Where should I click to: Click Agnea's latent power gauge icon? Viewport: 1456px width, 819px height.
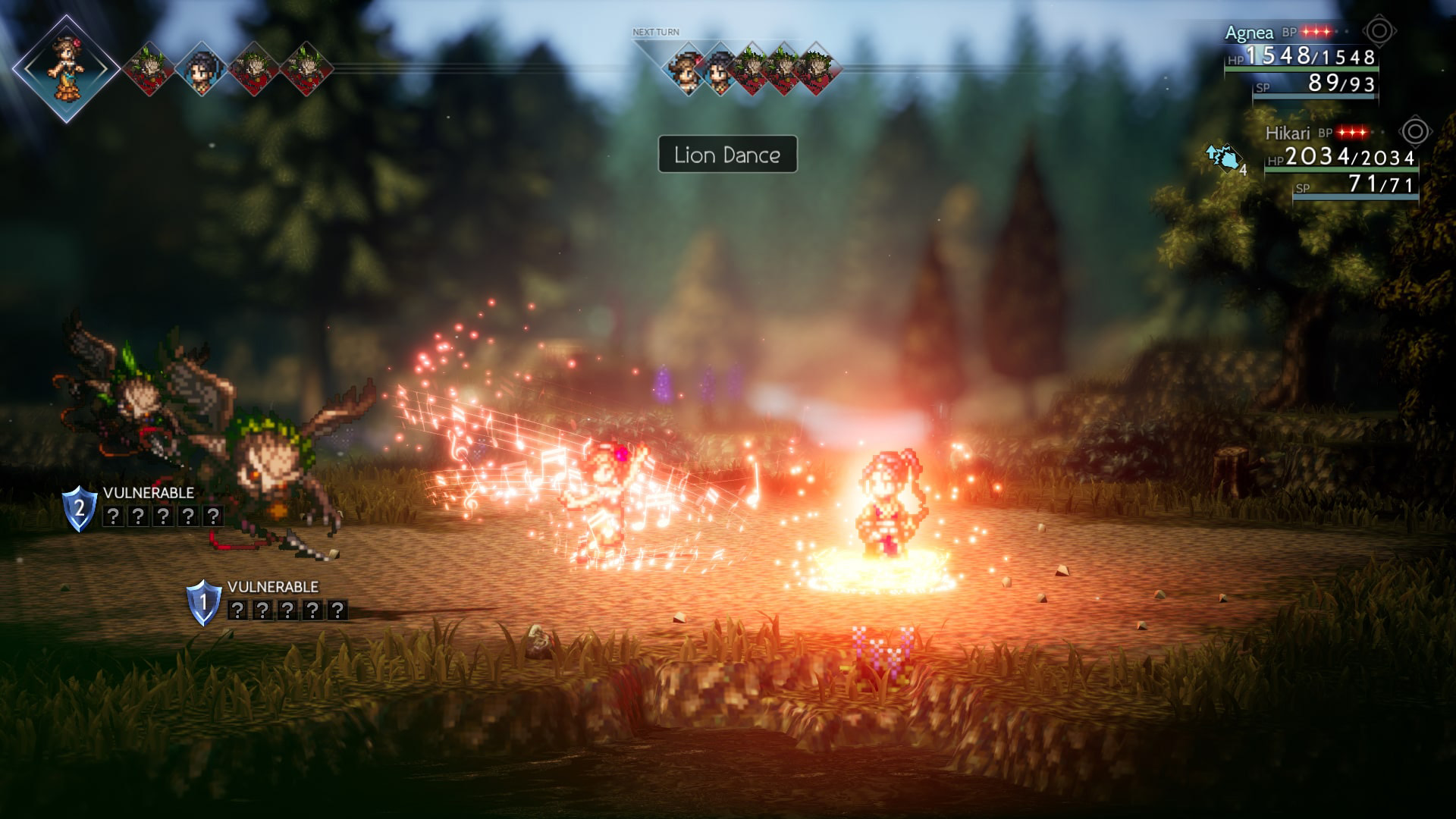click(x=1379, y=32)
